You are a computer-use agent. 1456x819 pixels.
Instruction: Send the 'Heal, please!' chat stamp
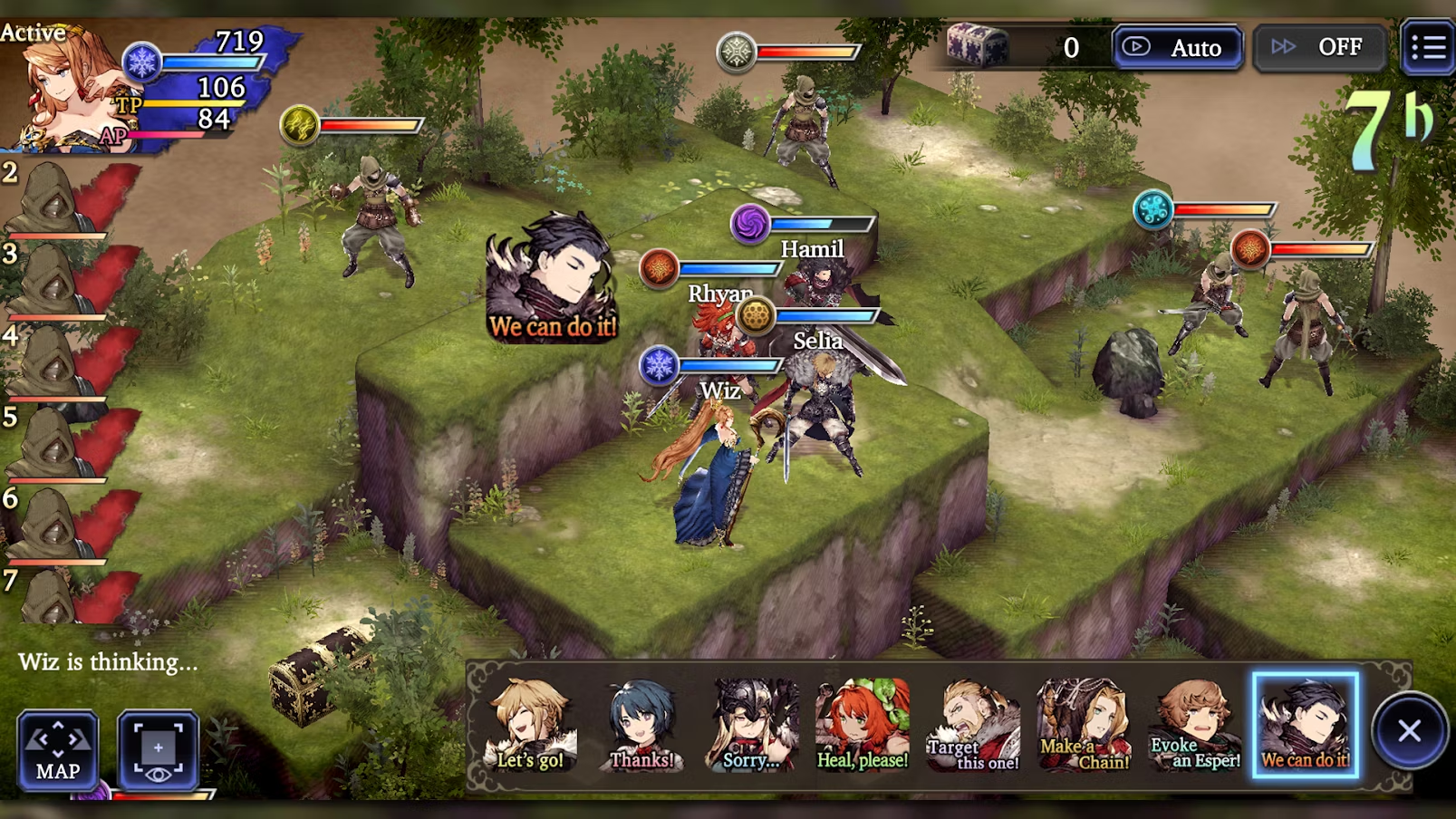coord(863,725)
